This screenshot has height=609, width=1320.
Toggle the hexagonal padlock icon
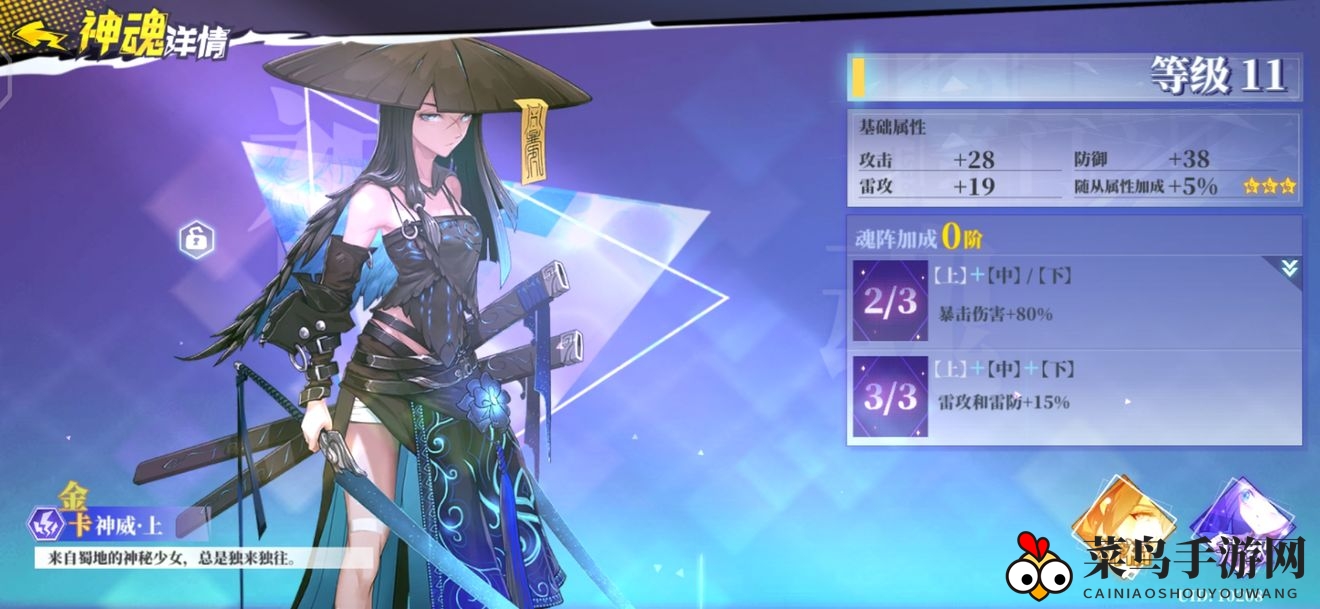point(196,239)
